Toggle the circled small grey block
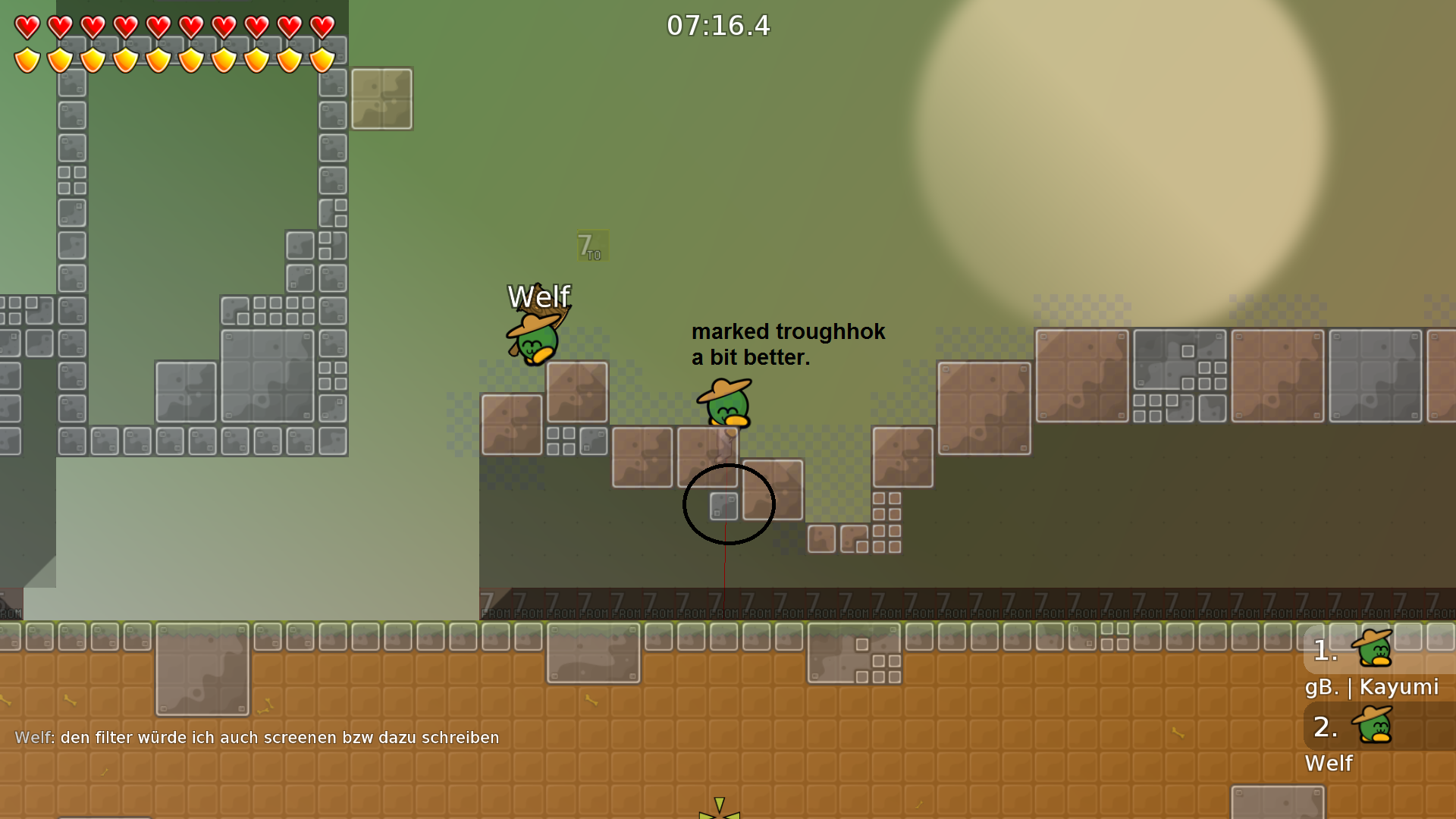Screen dimensions: 1456x819 tap(722, 507)
